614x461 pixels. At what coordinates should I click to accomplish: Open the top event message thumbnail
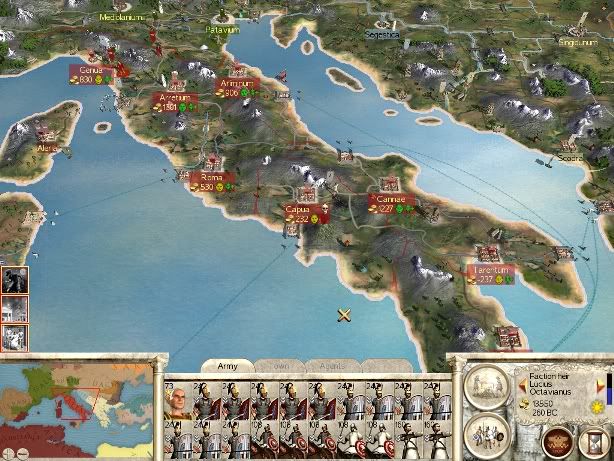[14, 279]
